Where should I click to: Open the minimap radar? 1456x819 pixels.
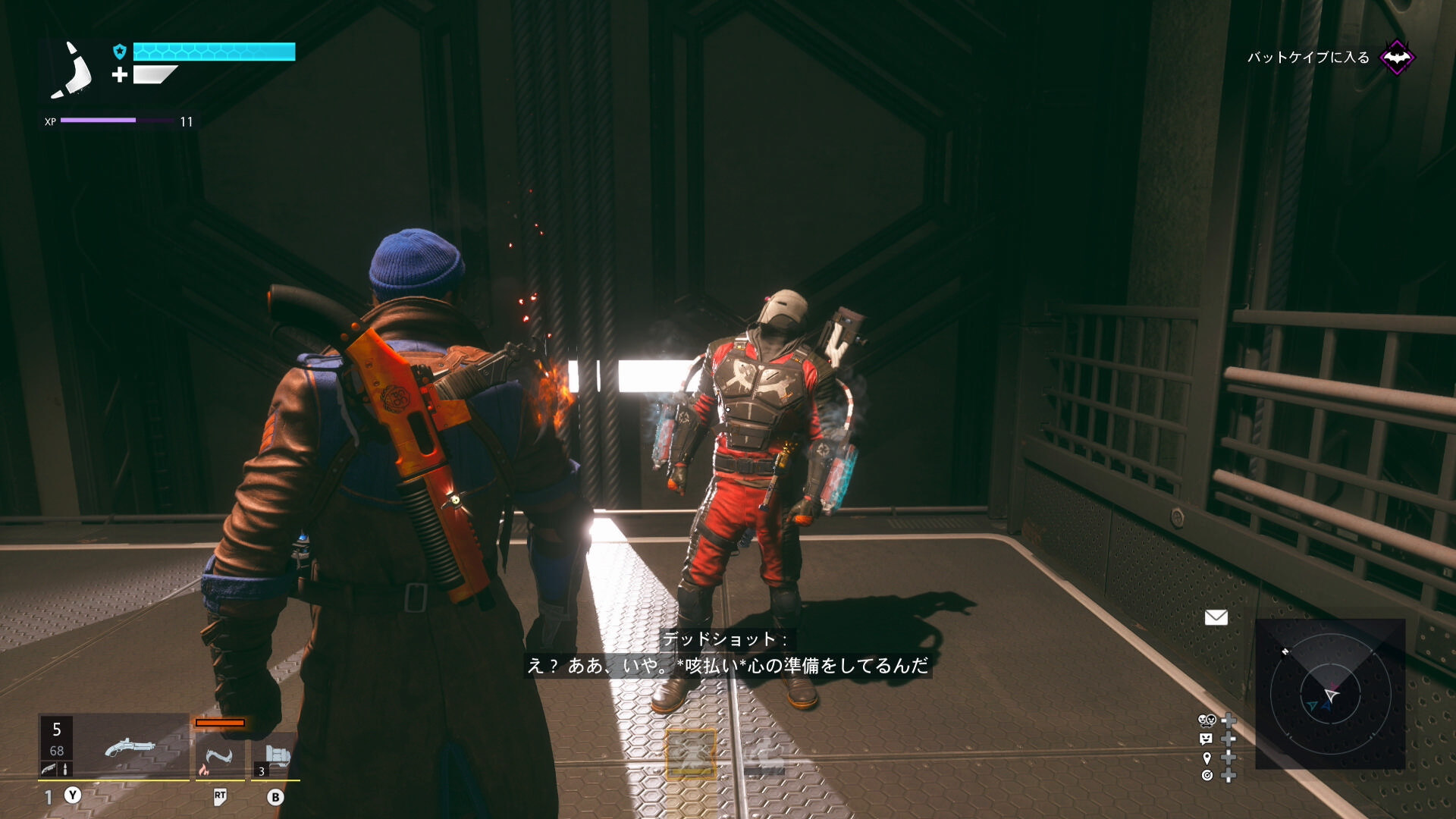(1330, 693)
